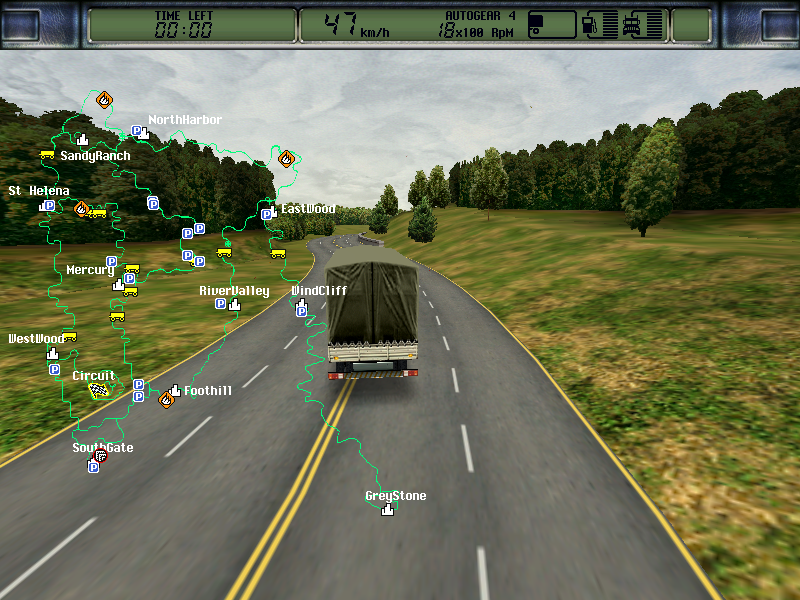Select the NorthHarbor town marker on the map
The width and height of the screenshot is (800, 600).
pyautogui.click(x=144, y=131)
